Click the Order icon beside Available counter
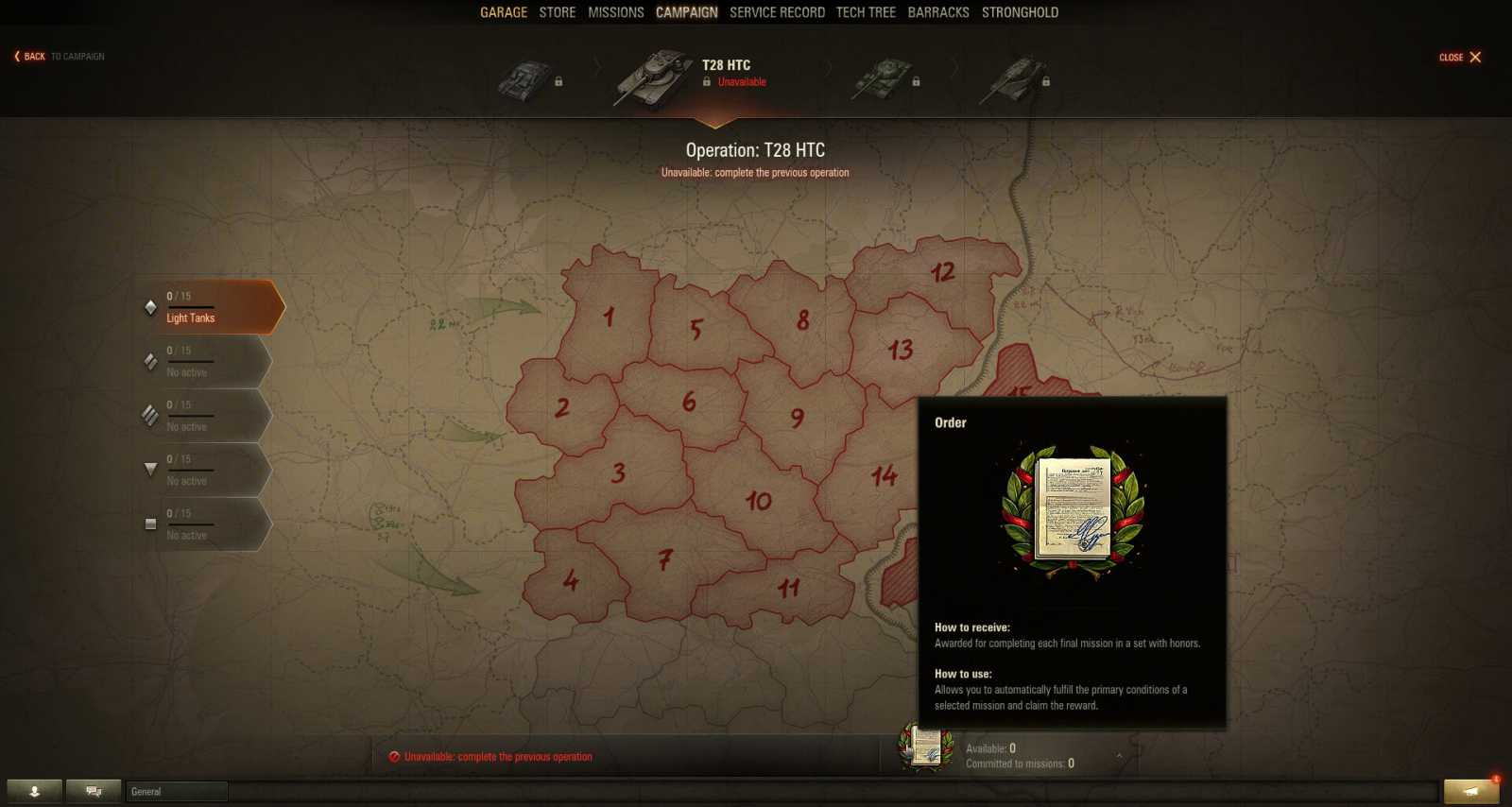The width and height of the screenshot is (1512, 807). tap(923, 749)
